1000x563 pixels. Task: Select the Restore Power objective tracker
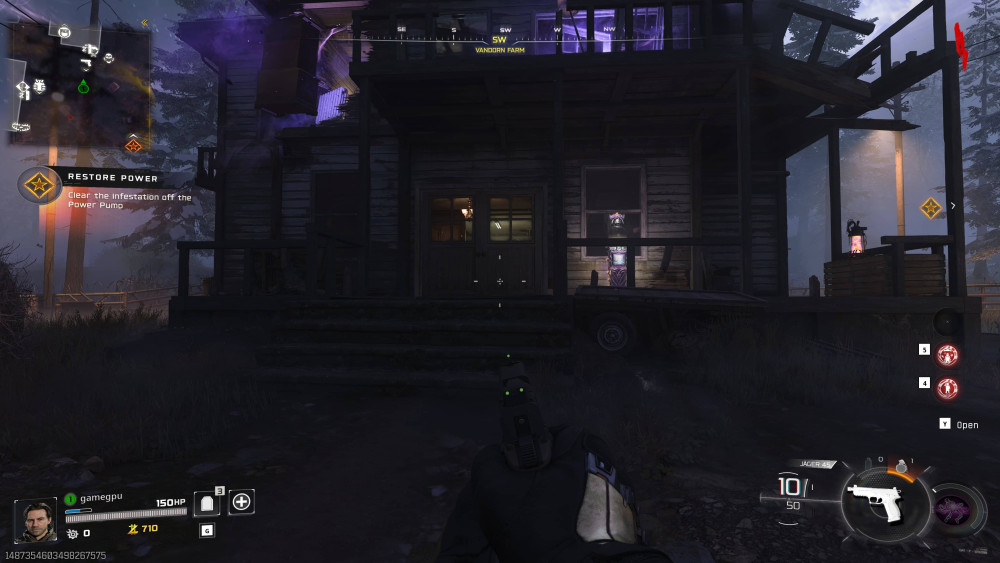39,185
